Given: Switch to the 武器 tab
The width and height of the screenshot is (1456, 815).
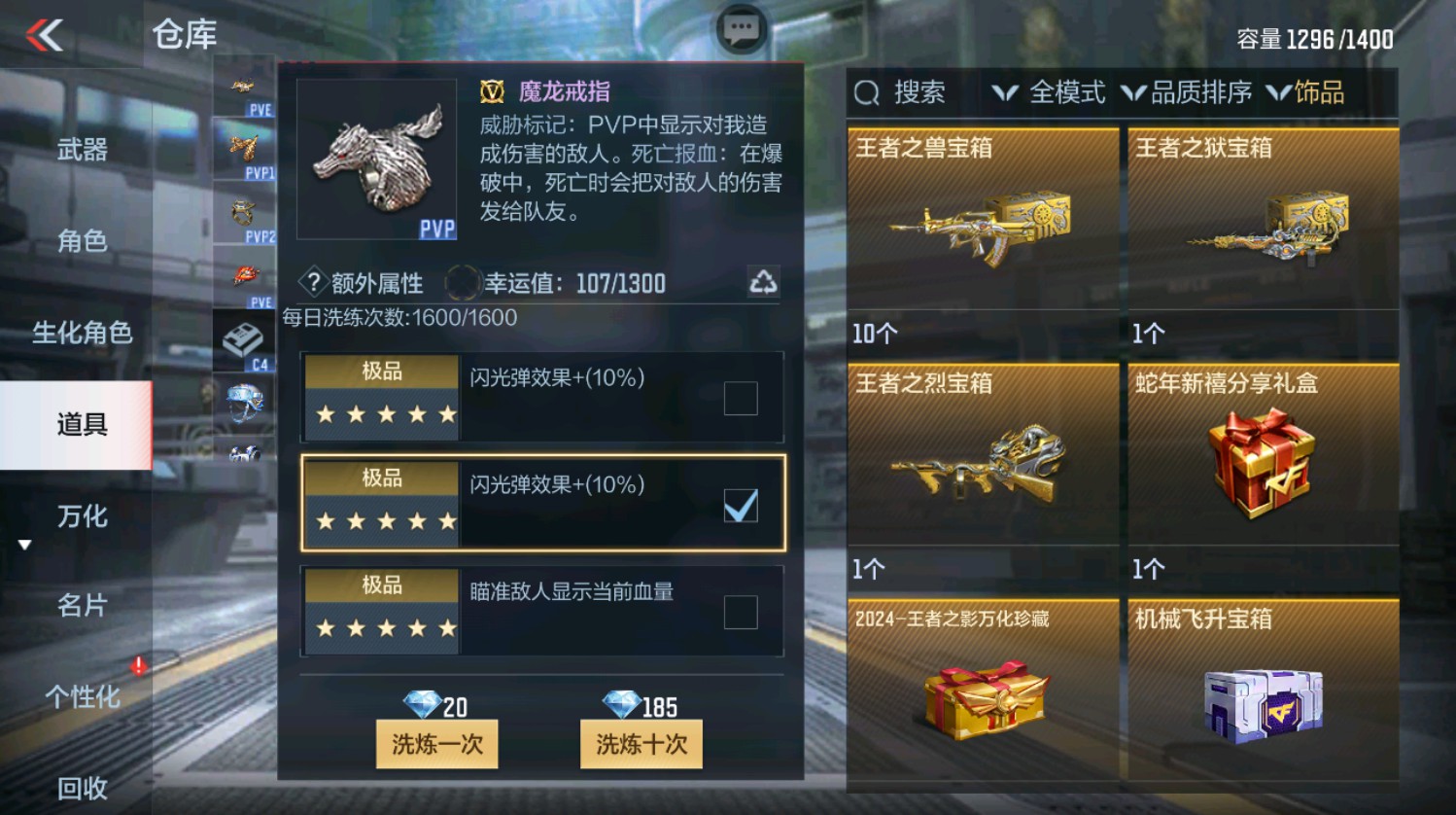Looking at the screenshot, I should pyautogui.click(x=81, y=150).
